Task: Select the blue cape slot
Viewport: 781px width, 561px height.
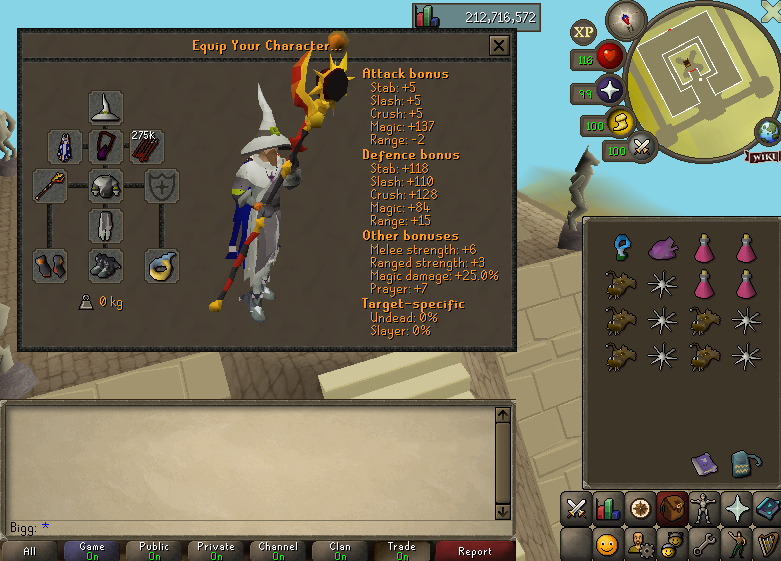Action: pos(66,147)
